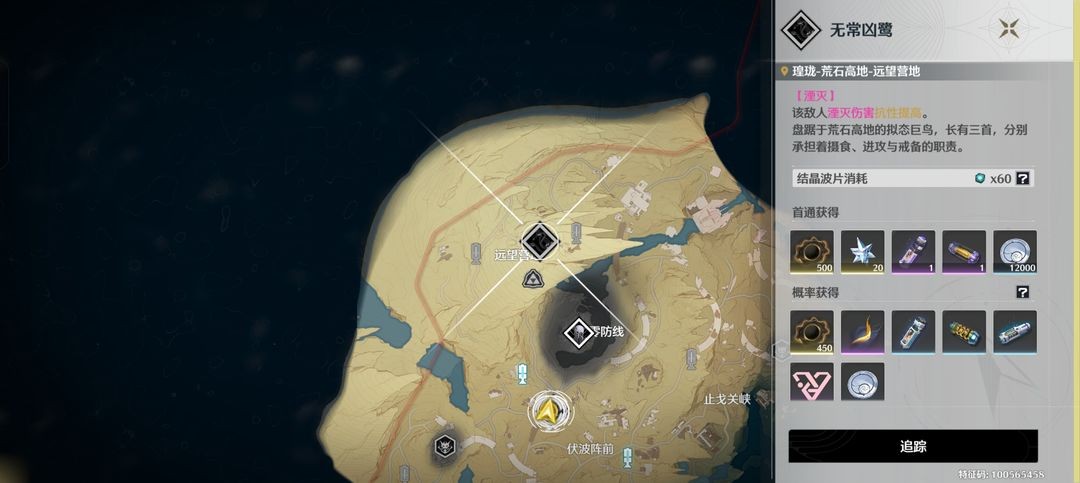Select the chance reward with quantity 450
Viewport: 1080px width, 483px height.
point(811,331)
